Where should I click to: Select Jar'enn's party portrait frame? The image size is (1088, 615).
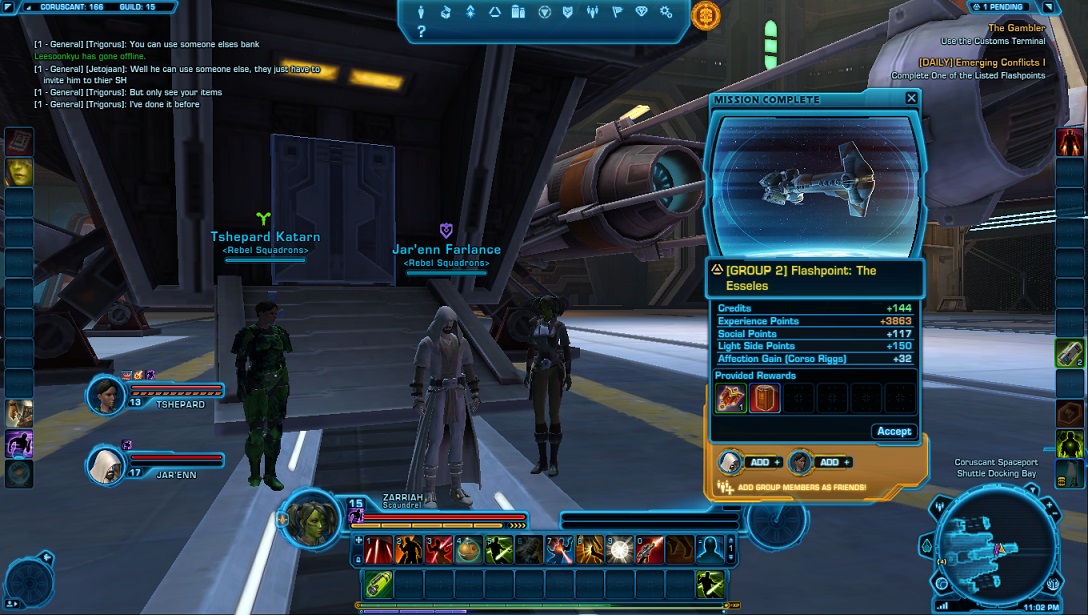[106, 463]
